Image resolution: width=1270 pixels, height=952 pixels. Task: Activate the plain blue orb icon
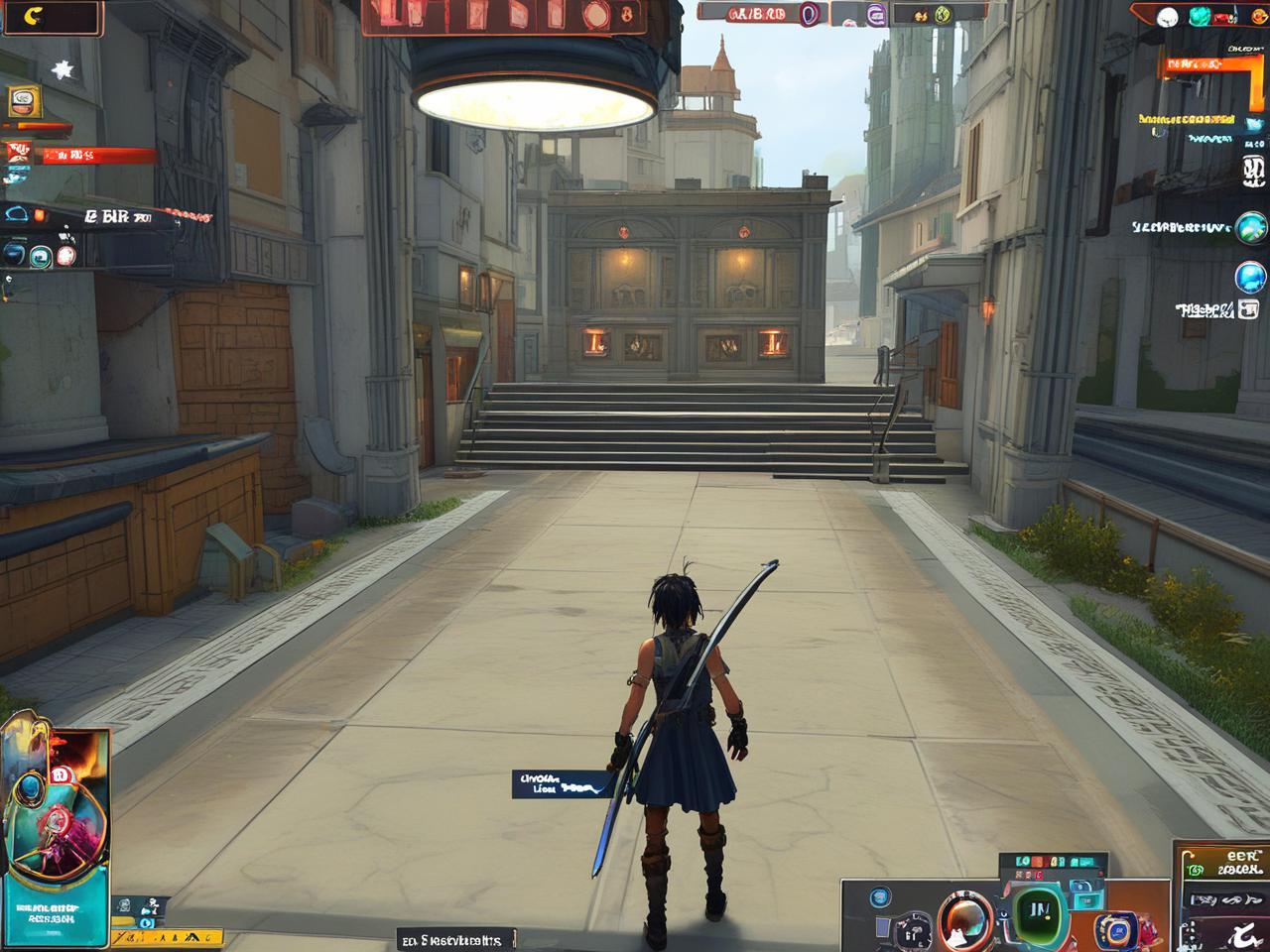1251,277
